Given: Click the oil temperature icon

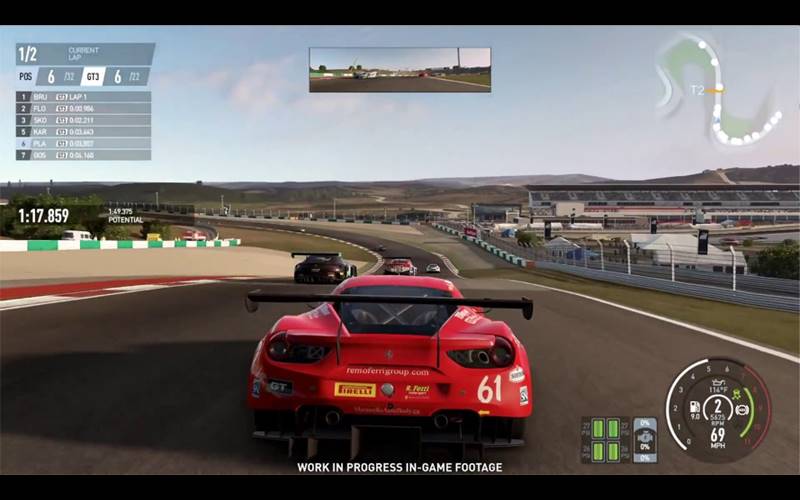Looking at the screenshot, I should (718, 383).
